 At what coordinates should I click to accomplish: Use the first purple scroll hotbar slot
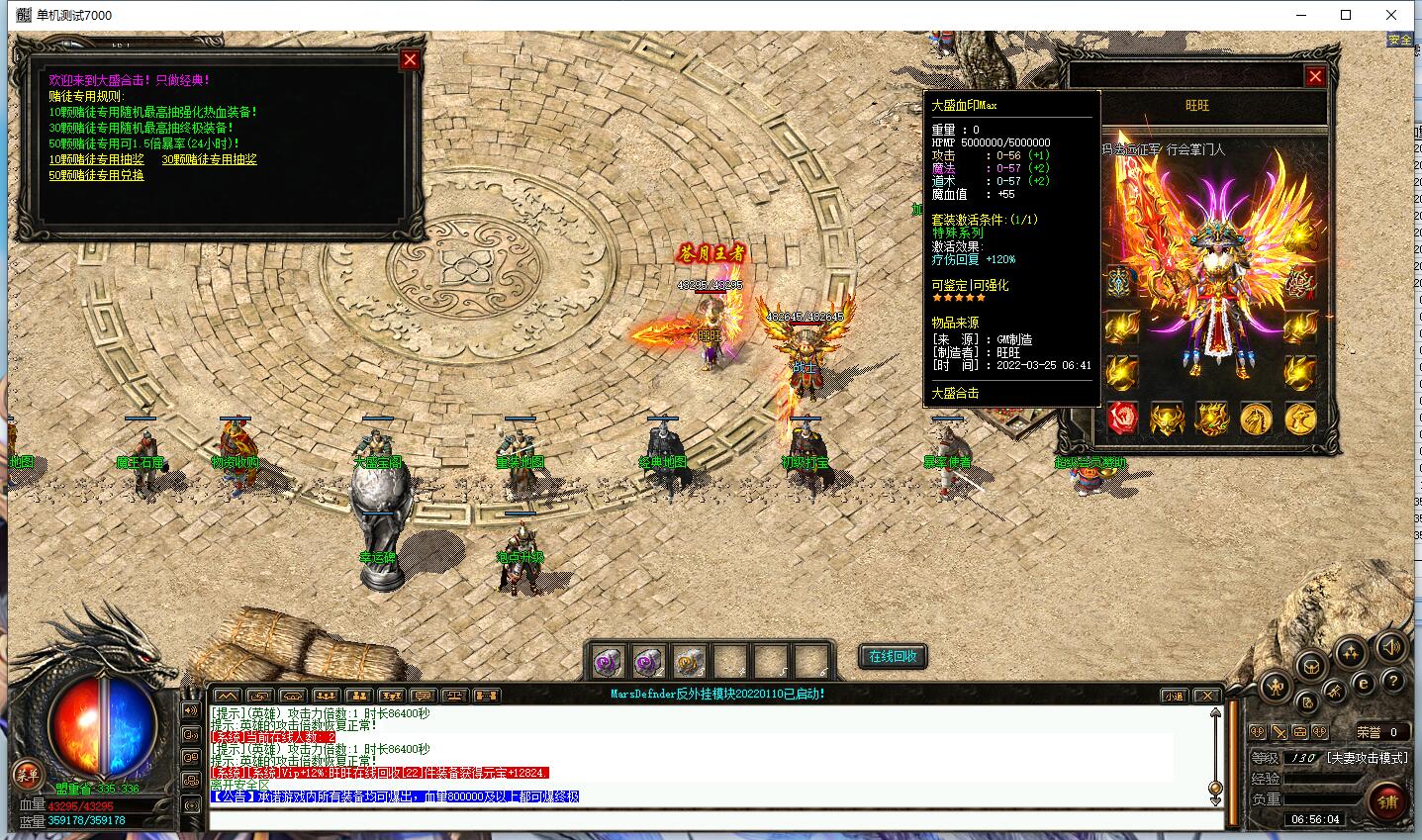click(x=608, y=661)
